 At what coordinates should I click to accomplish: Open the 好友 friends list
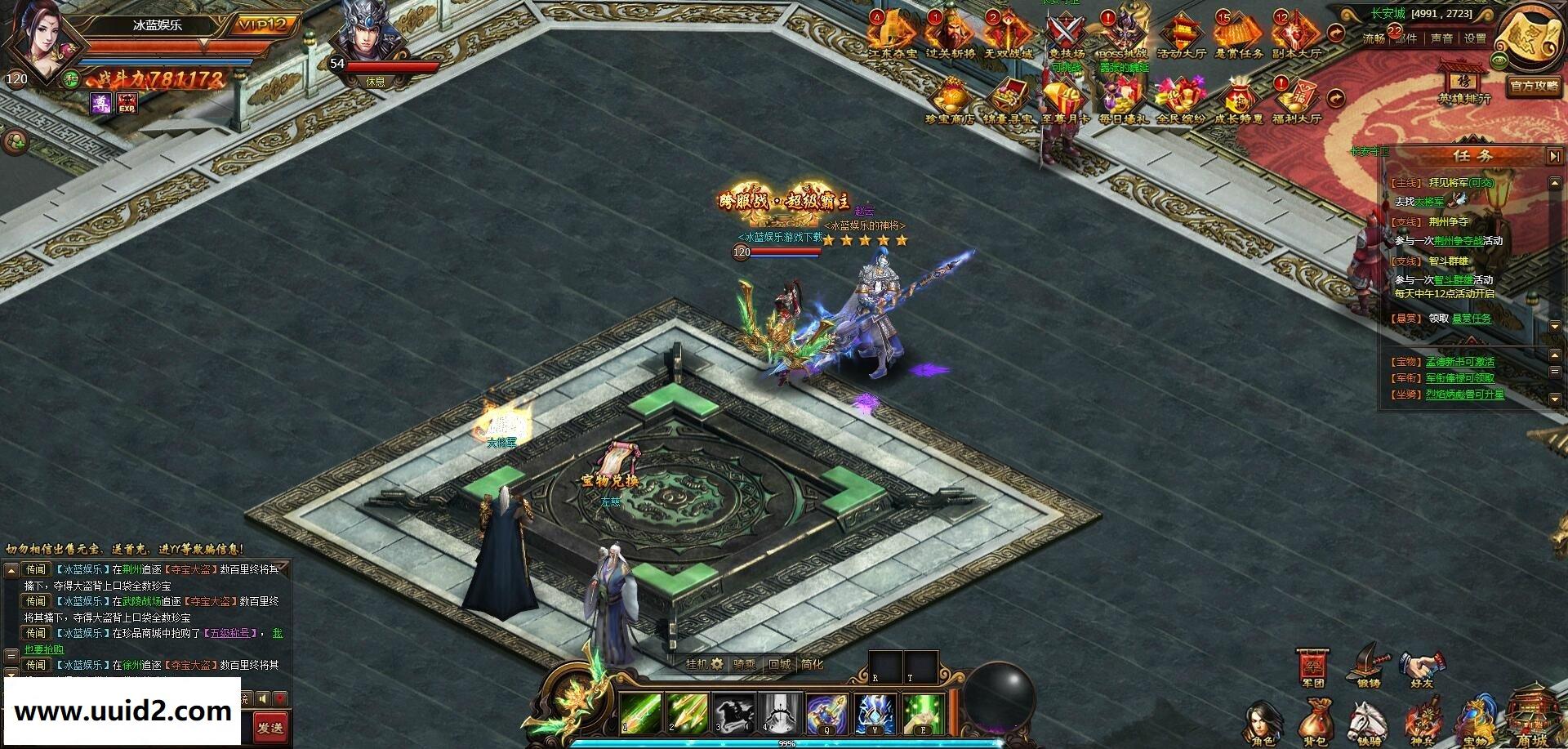[x=1422, y=671]
